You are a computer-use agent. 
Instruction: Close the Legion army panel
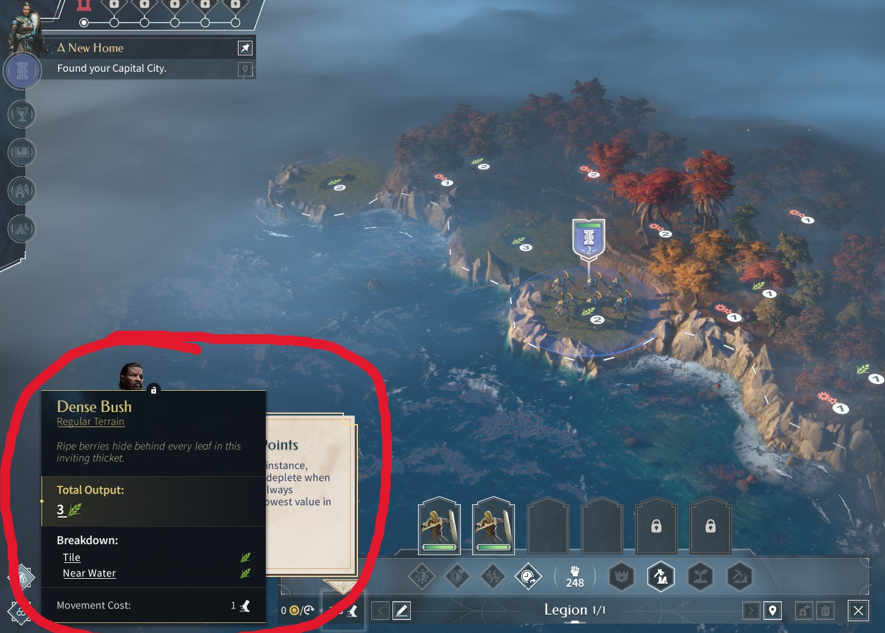858,610
